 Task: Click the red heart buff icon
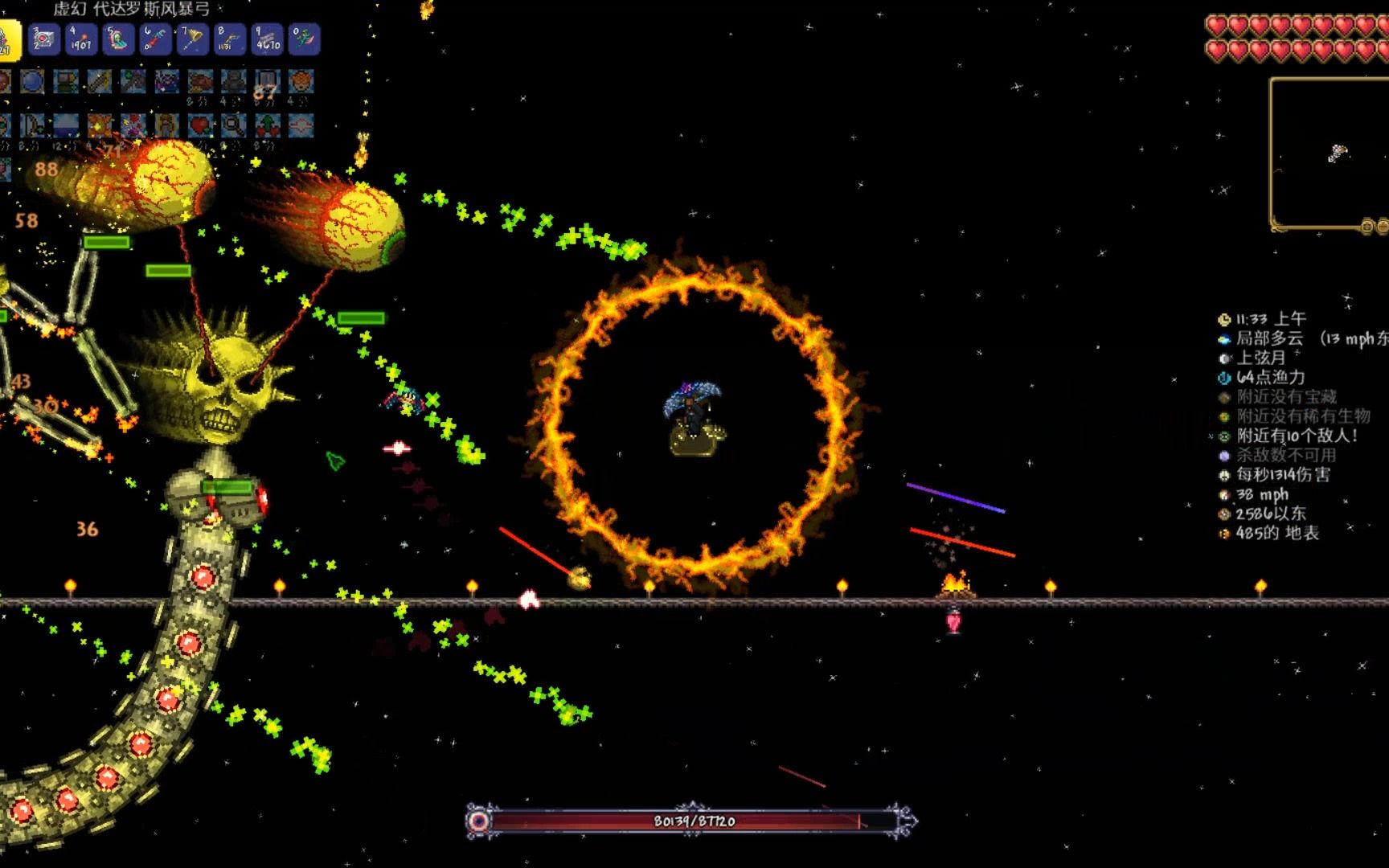click(x=200, y=125)
